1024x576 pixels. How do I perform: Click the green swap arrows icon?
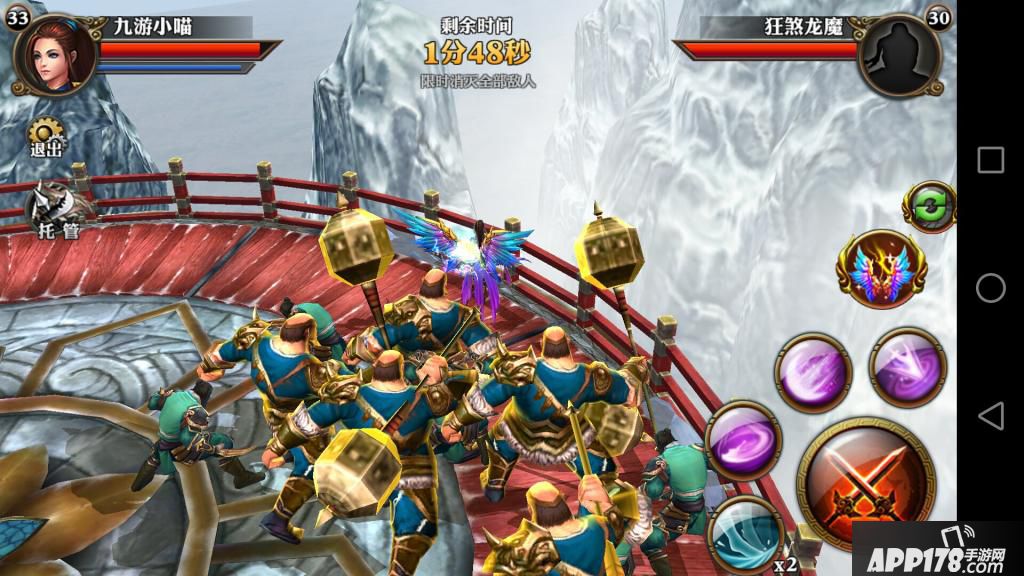point(930,207)
